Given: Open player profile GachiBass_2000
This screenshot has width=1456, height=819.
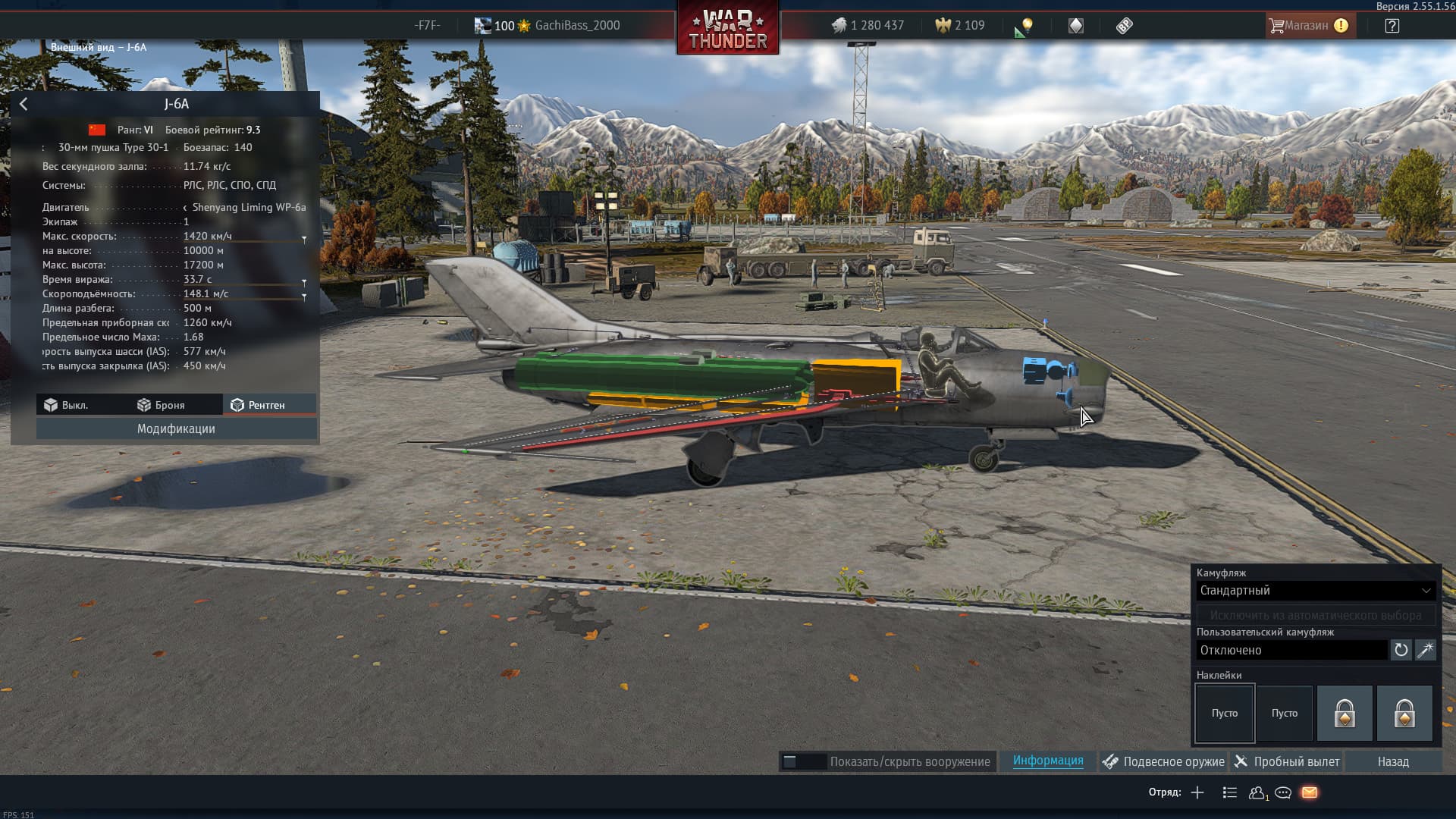Looking at the screenshot, I should tap(576, 26).
